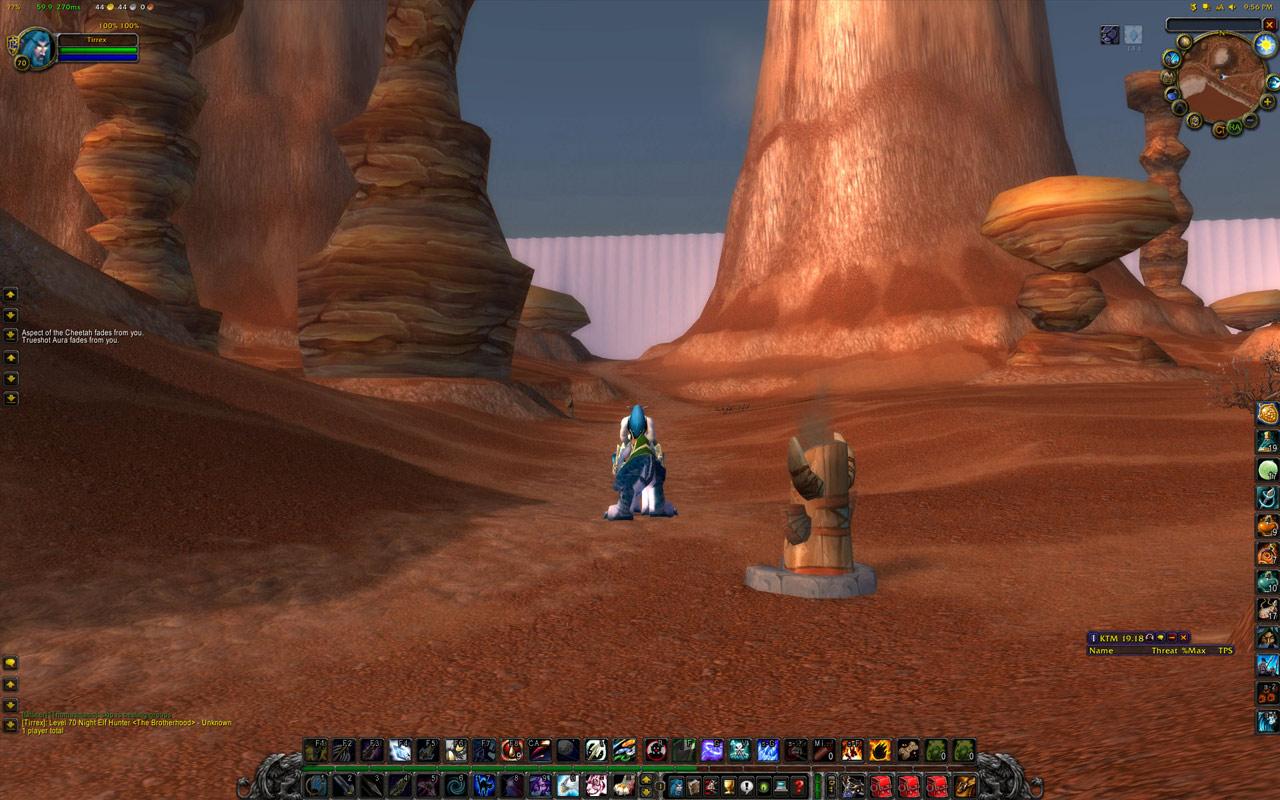Open the green RA minimap button
The width and height of the screenshot is (1280, 800).
(1236, 127)
